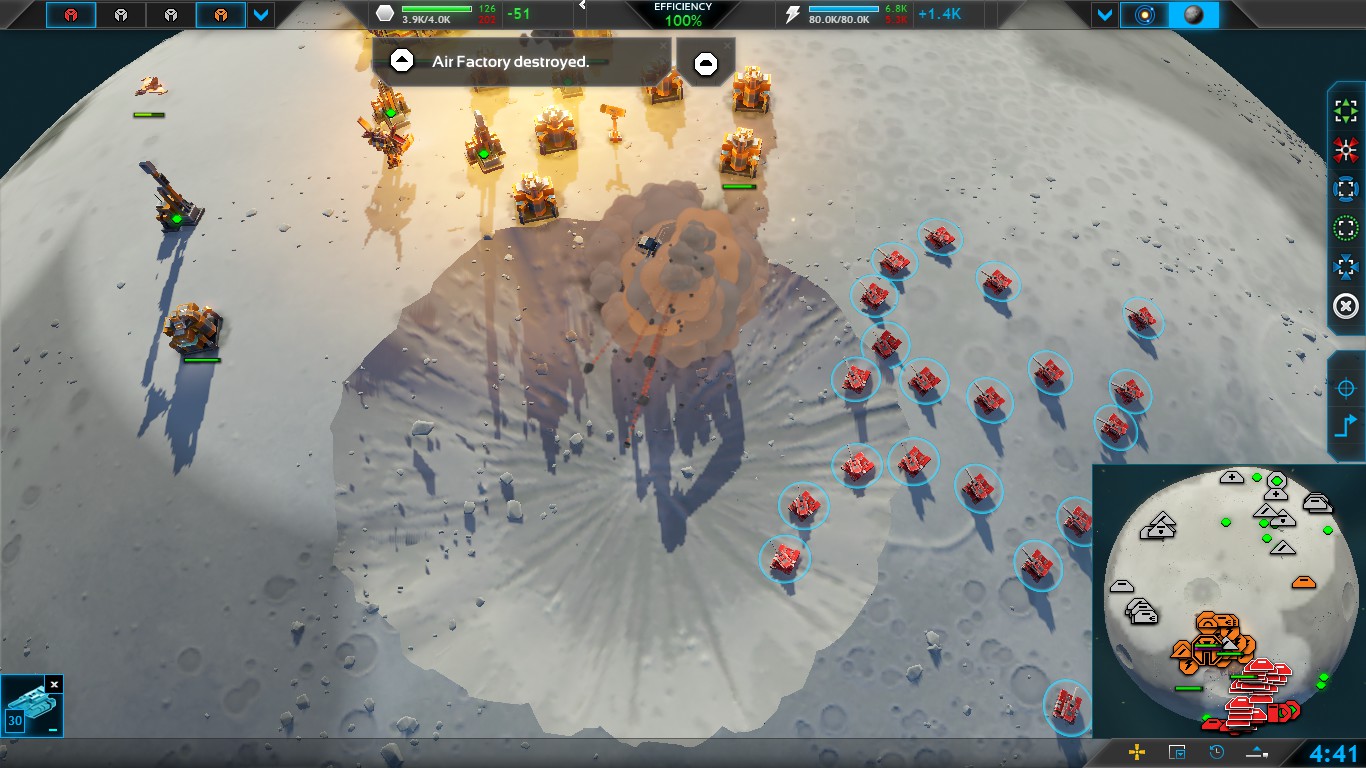Click the planet minimap

[1223, 600]
